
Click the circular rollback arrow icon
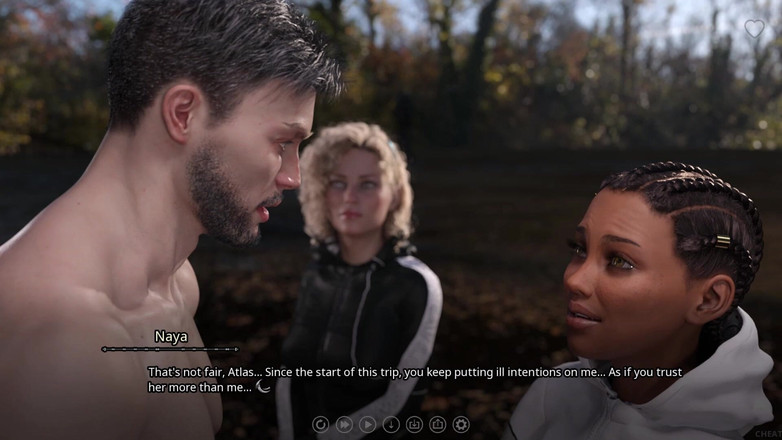320,425
